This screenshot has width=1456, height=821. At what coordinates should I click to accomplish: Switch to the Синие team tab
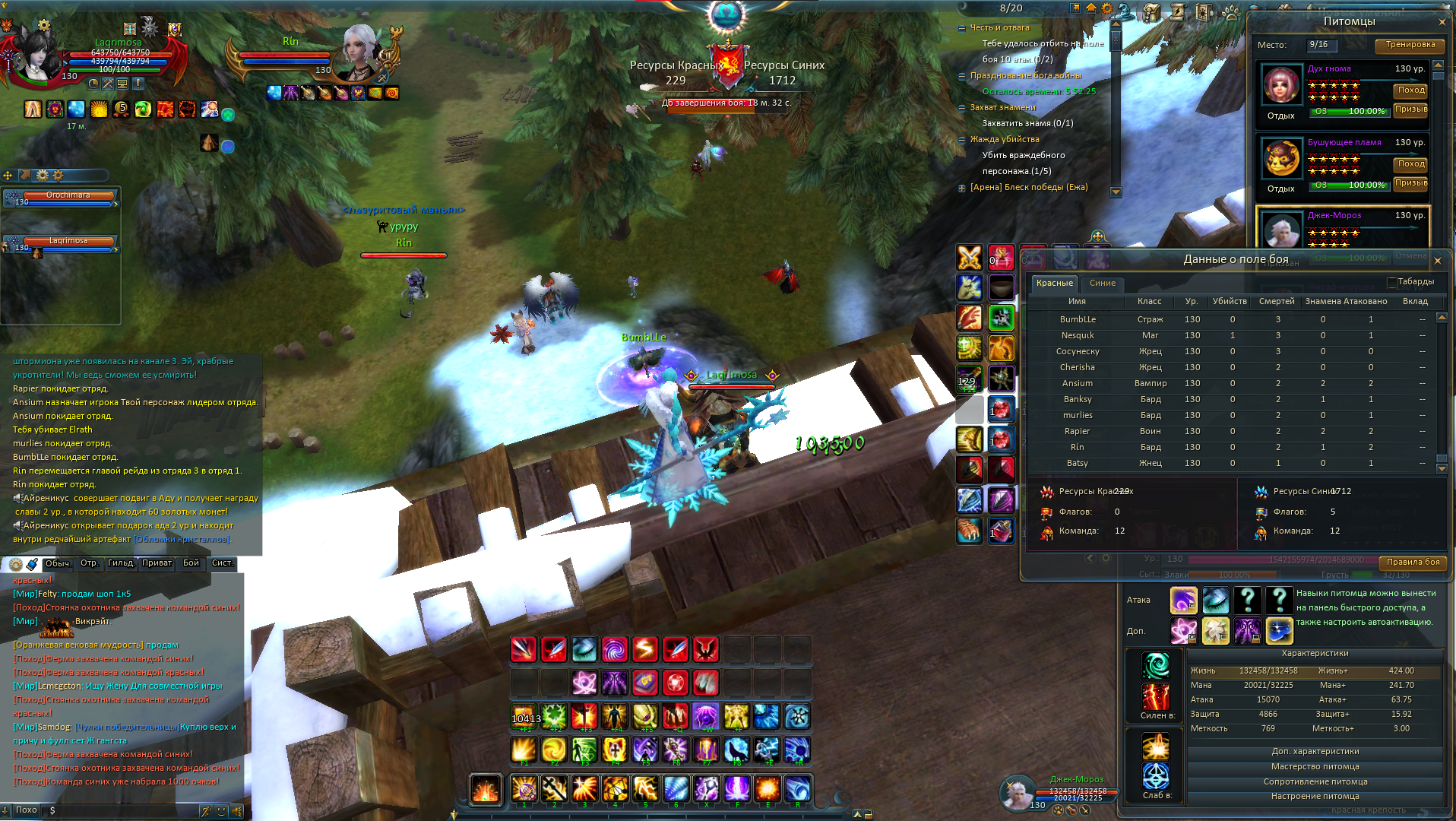pyautogui.click(x=1102, y=284)
